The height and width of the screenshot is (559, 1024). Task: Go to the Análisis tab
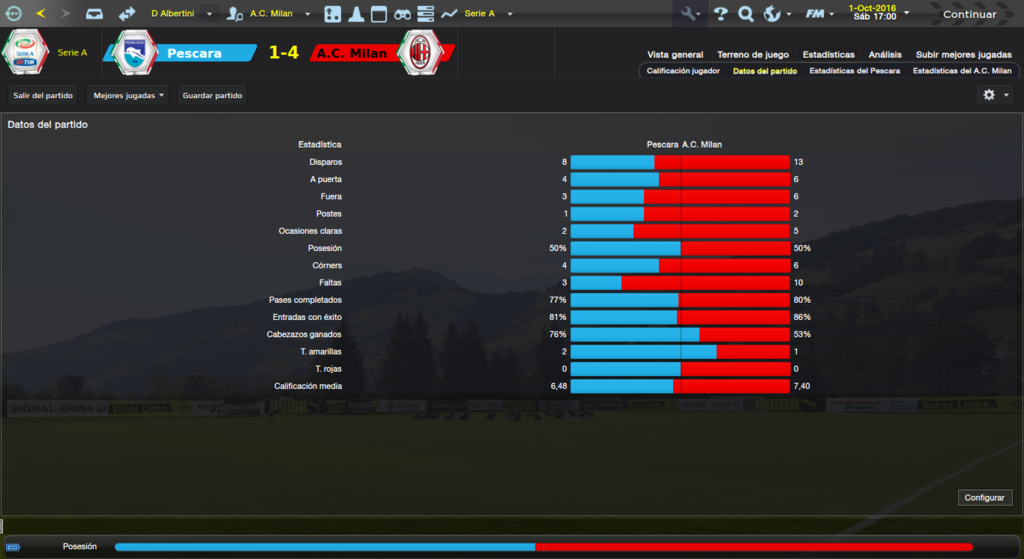click(x=885, y=55)
